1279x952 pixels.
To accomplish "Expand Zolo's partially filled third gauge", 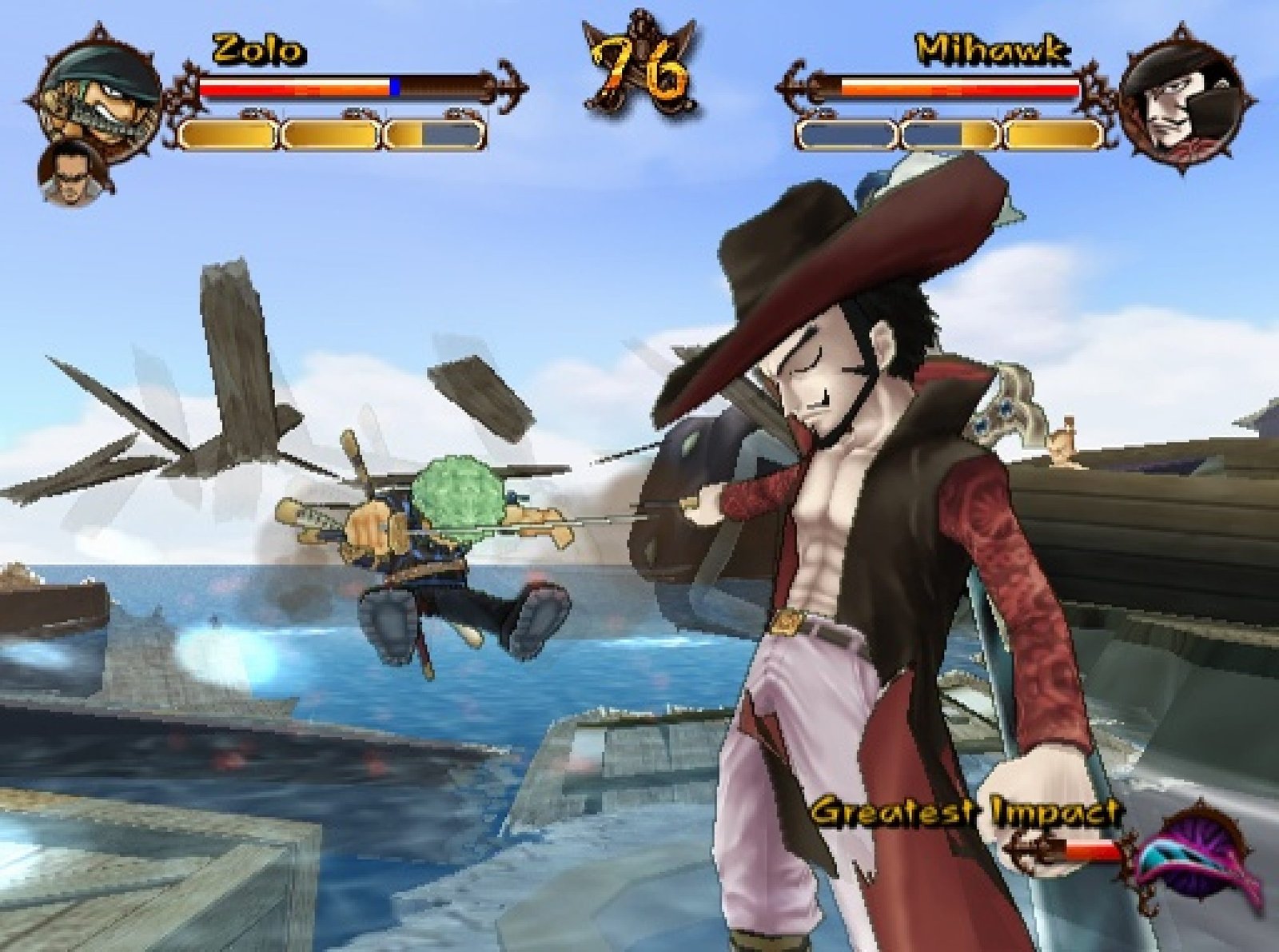I will click(x=432, y=136).
